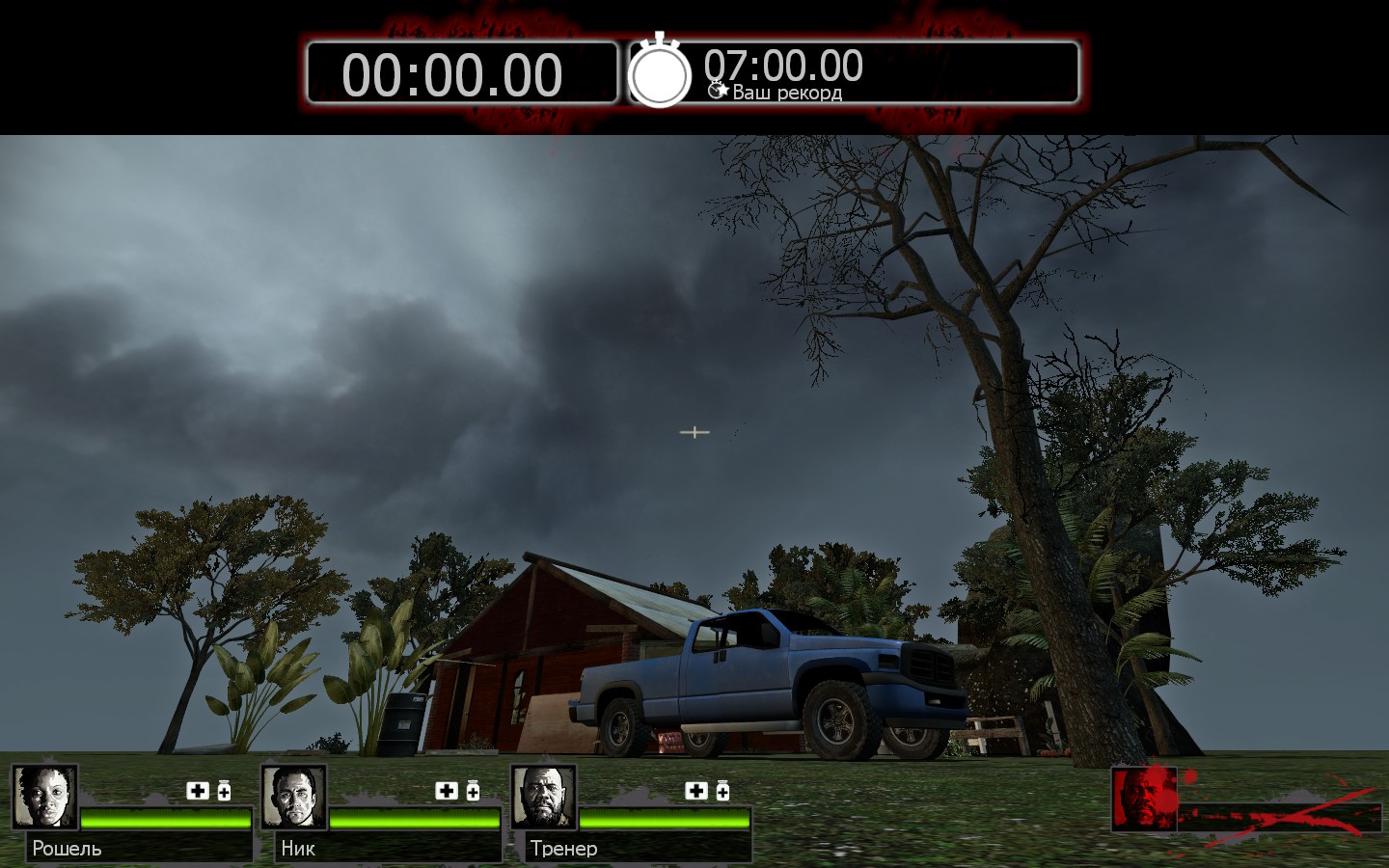Select Ник's first aid kit icon
The image size is (1389, 868).
tap(447, 791)
